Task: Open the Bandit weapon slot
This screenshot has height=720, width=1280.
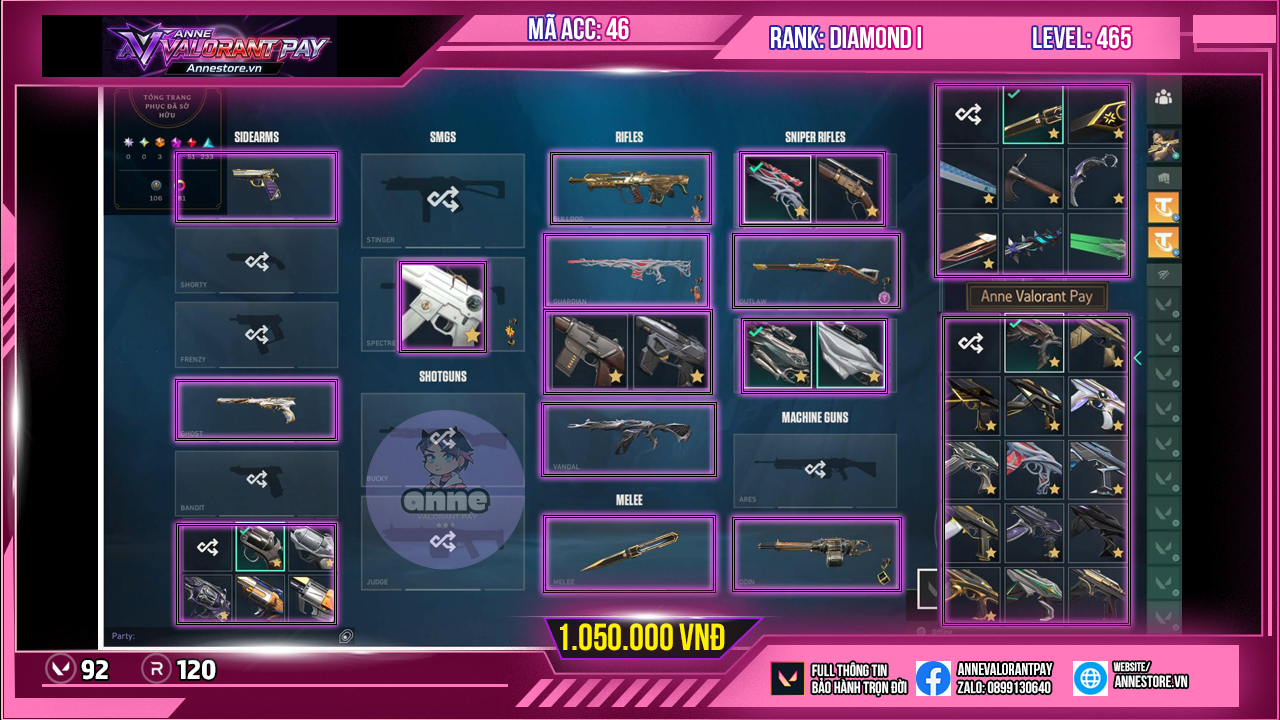Action: [x=256, y=483]
